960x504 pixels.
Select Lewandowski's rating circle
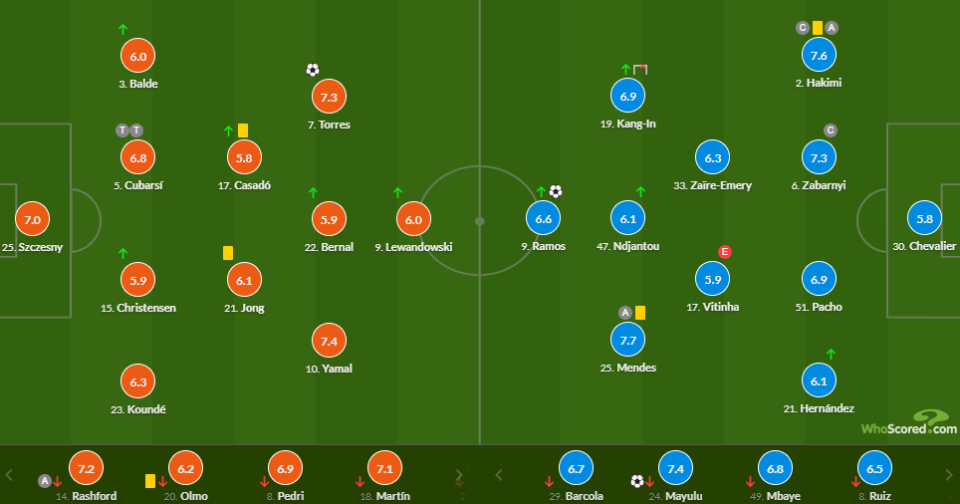point(414,219)
